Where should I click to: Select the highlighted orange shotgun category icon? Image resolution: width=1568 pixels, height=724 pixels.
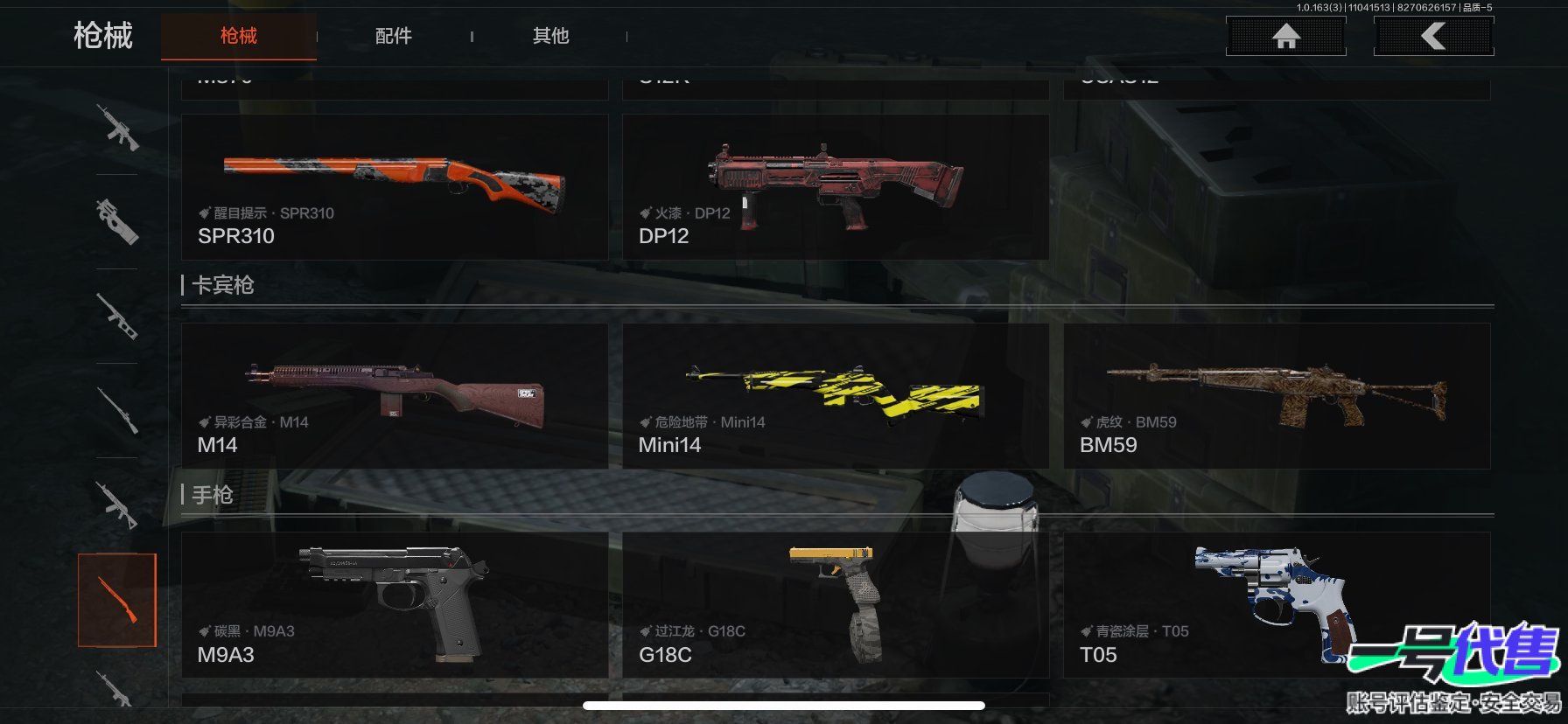[x=117, y=600]
